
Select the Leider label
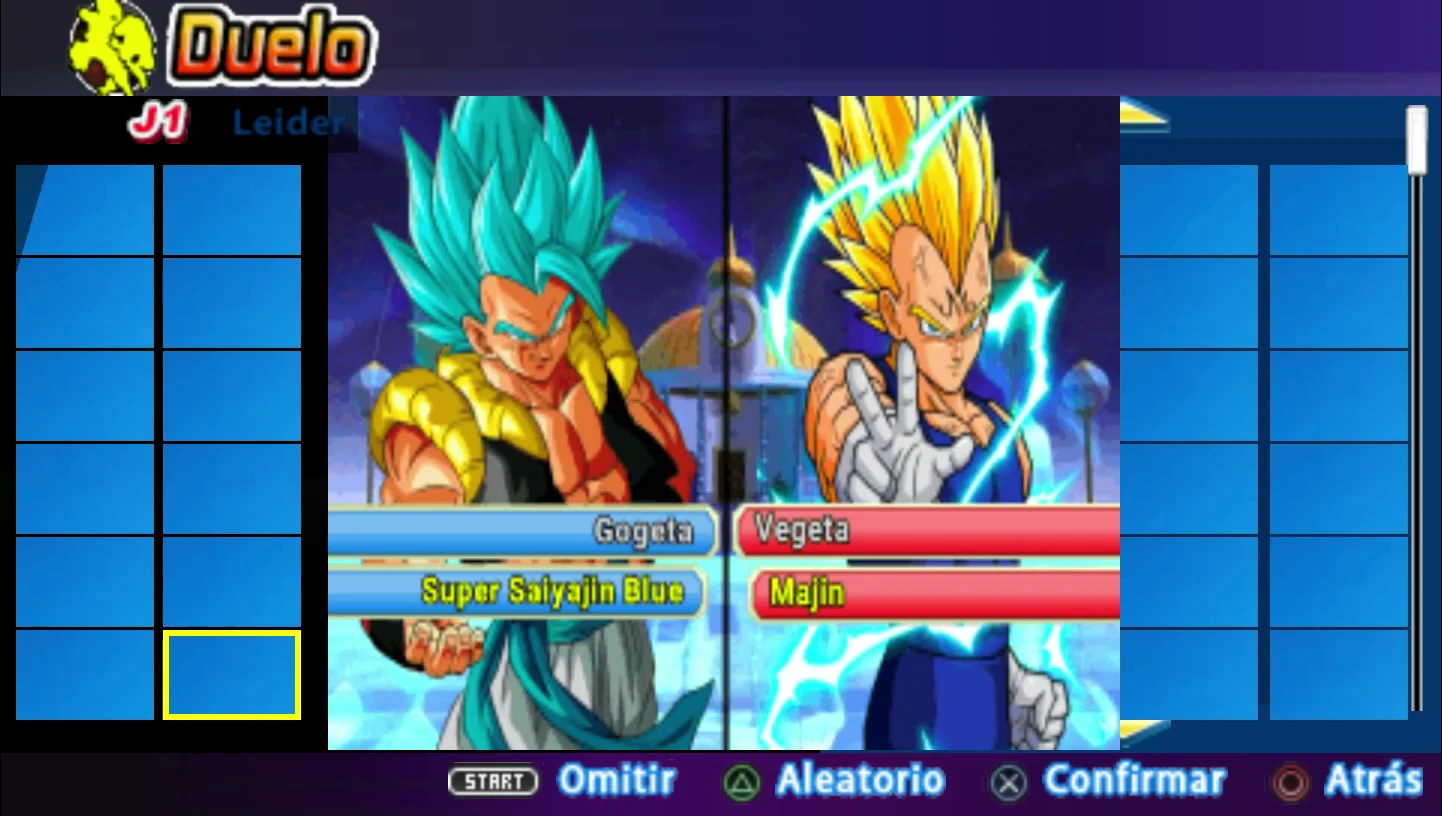coord(288,123)
